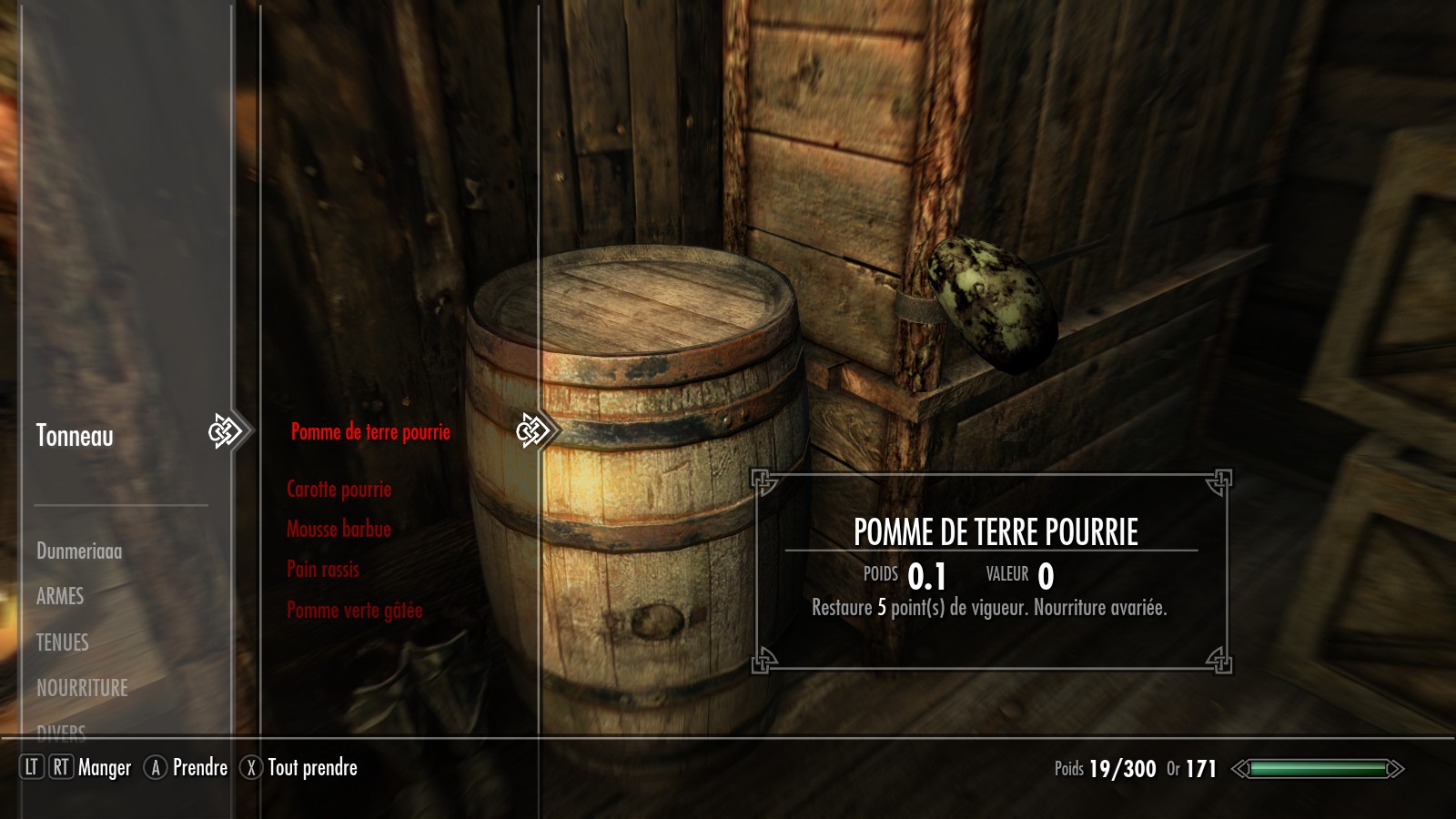Pick the Carotte pourrie entry
1456x819 pixels.
click(339, 490)
